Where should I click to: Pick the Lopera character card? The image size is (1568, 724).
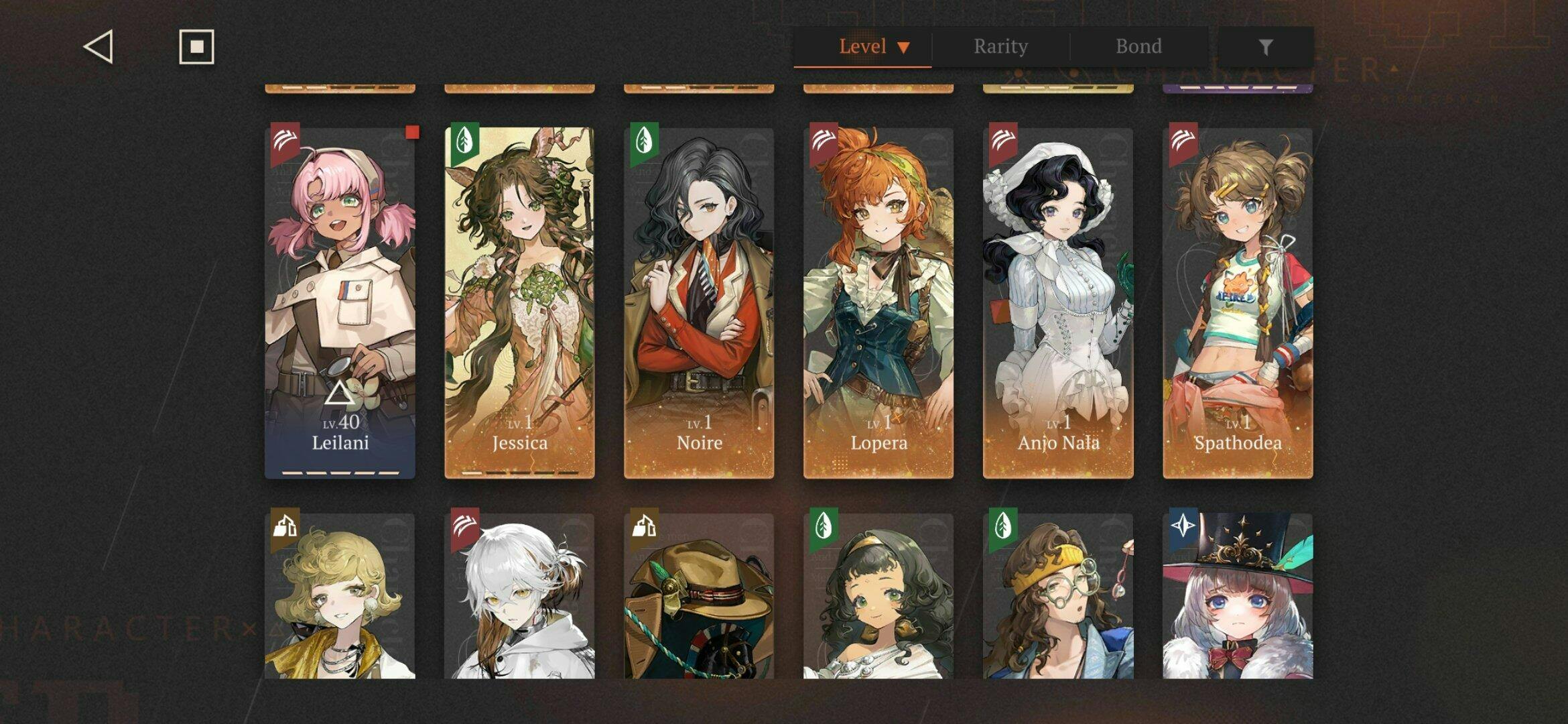[x=878, y=302]
